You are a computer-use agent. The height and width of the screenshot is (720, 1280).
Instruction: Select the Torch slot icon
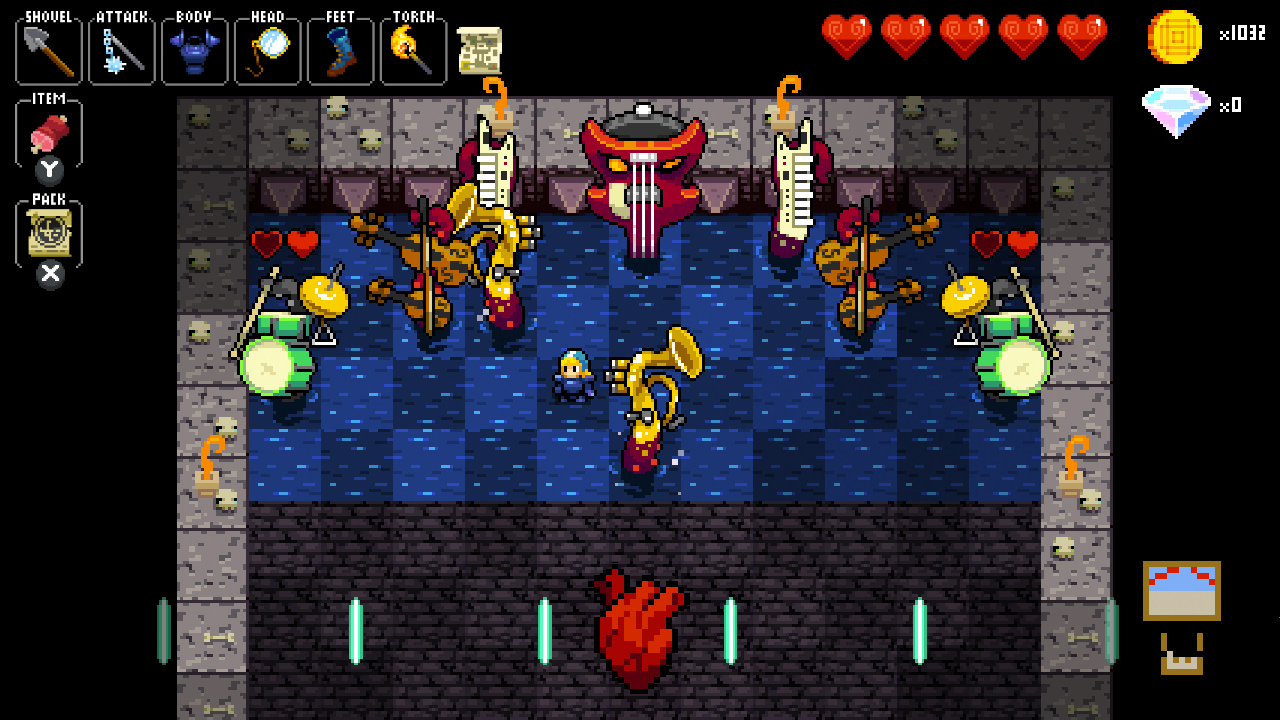tap(413, 49)
